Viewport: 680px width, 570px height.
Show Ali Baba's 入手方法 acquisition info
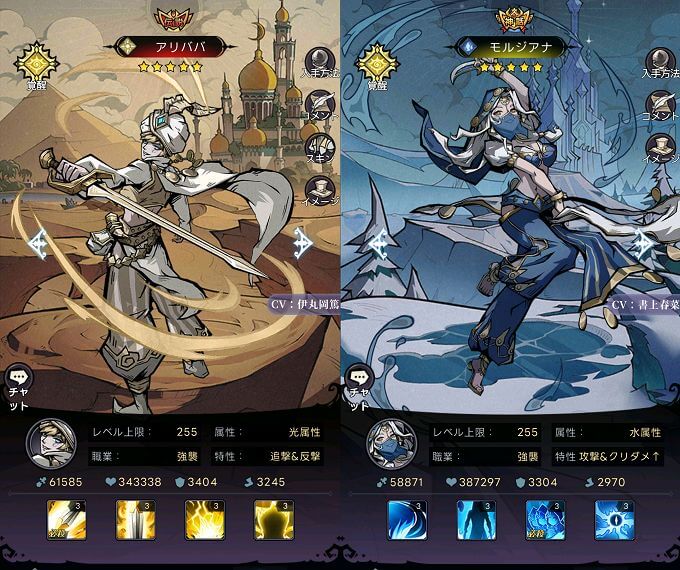click(x=322, y=63)
